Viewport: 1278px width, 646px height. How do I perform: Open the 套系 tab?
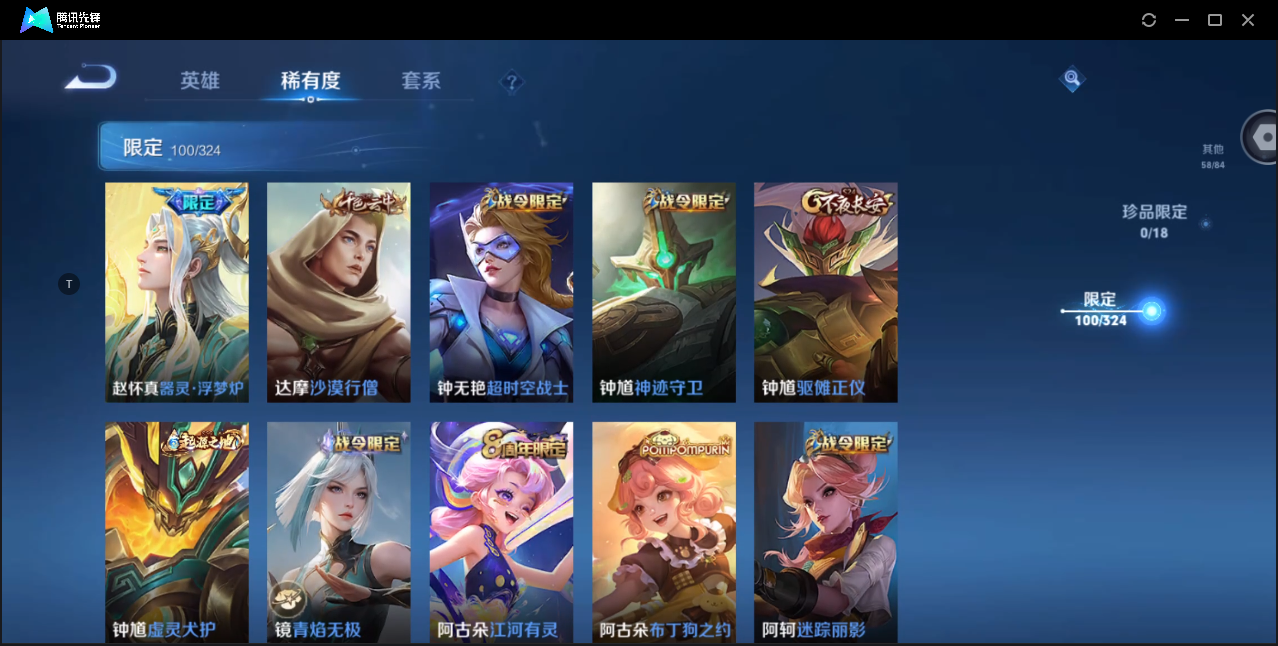pos(421,81)
